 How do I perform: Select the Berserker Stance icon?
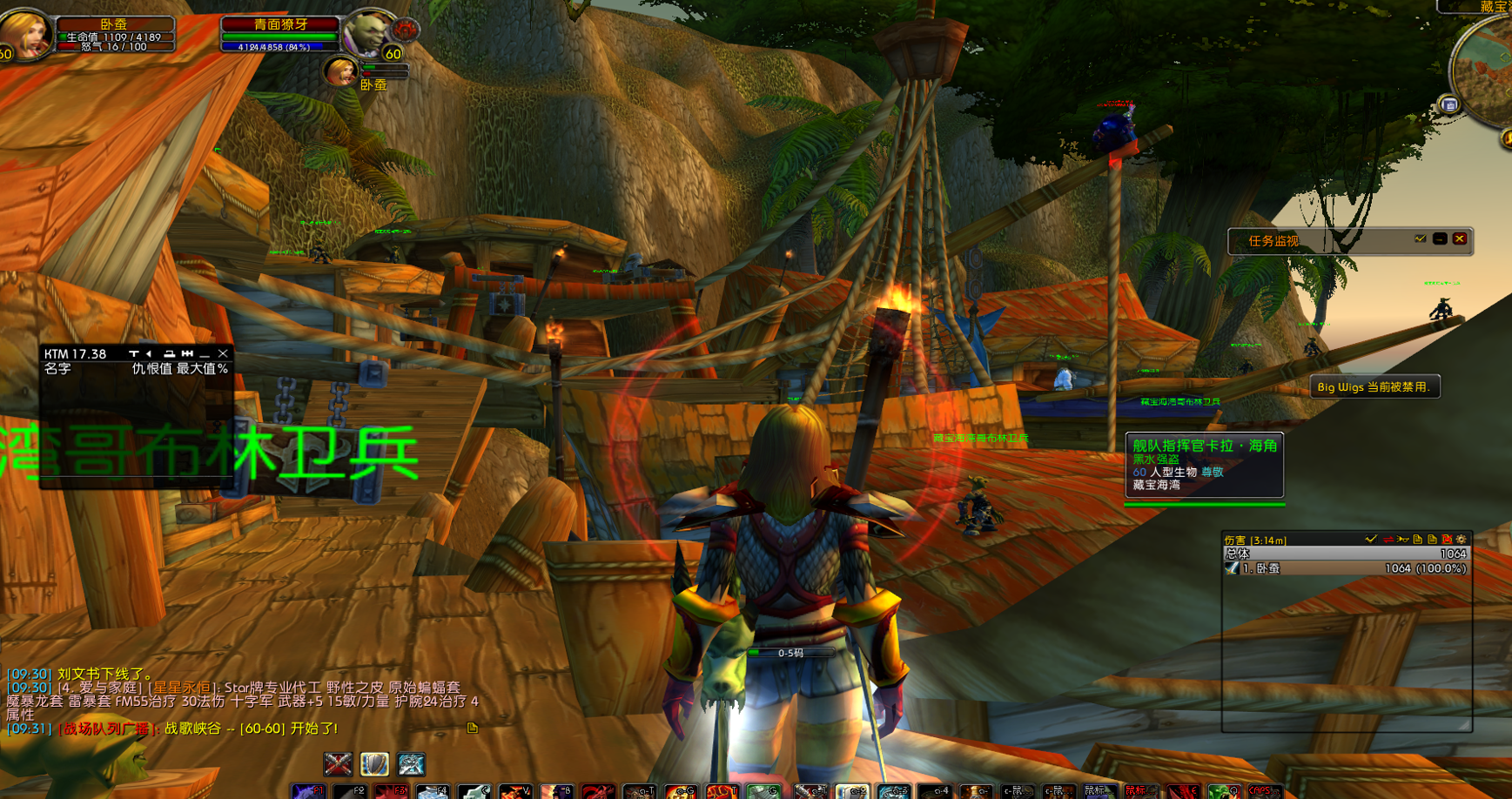click(x=411, y=764)
